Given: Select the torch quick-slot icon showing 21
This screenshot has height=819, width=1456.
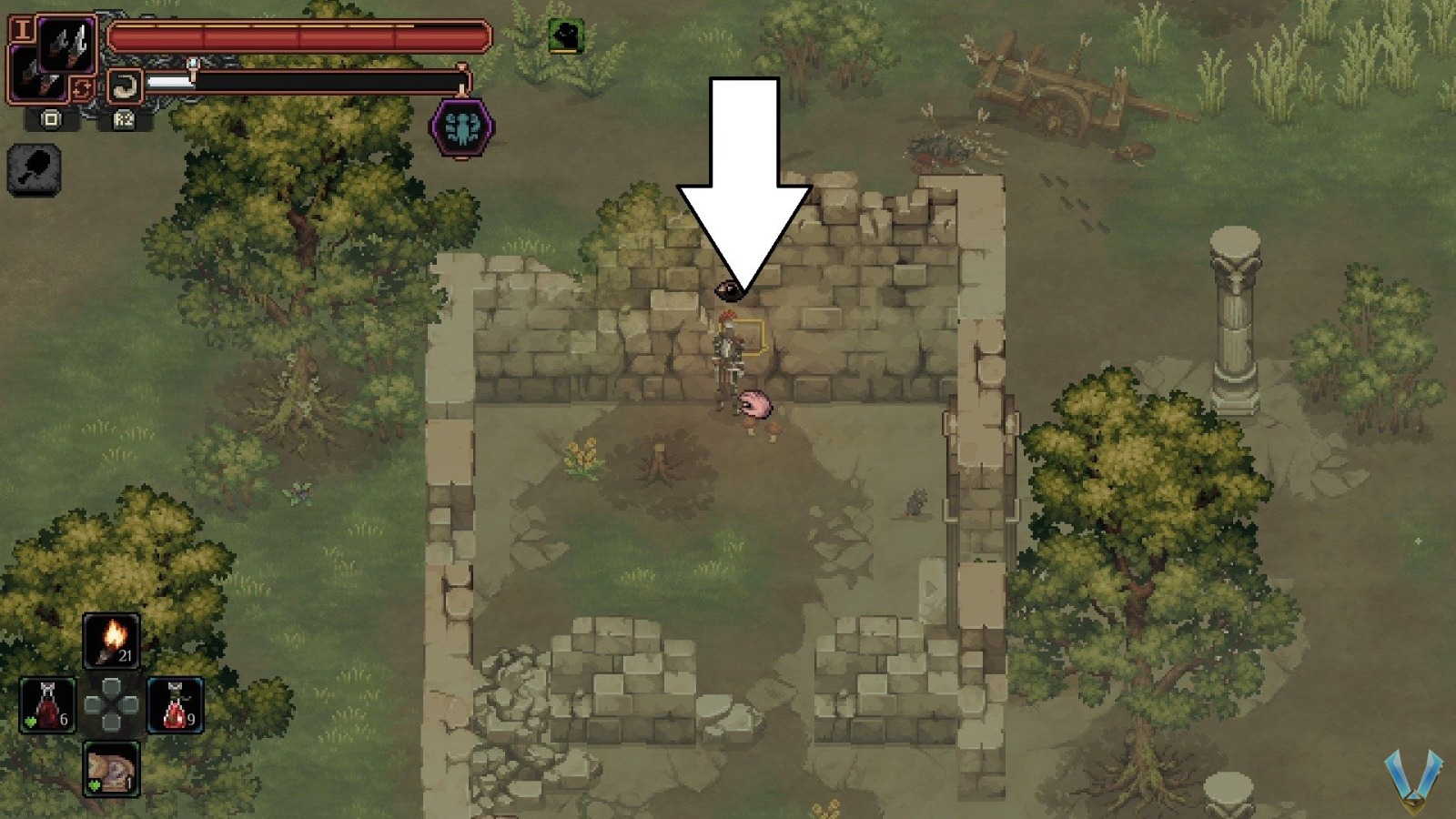Looking at the screenshot, I should [111, 642].
